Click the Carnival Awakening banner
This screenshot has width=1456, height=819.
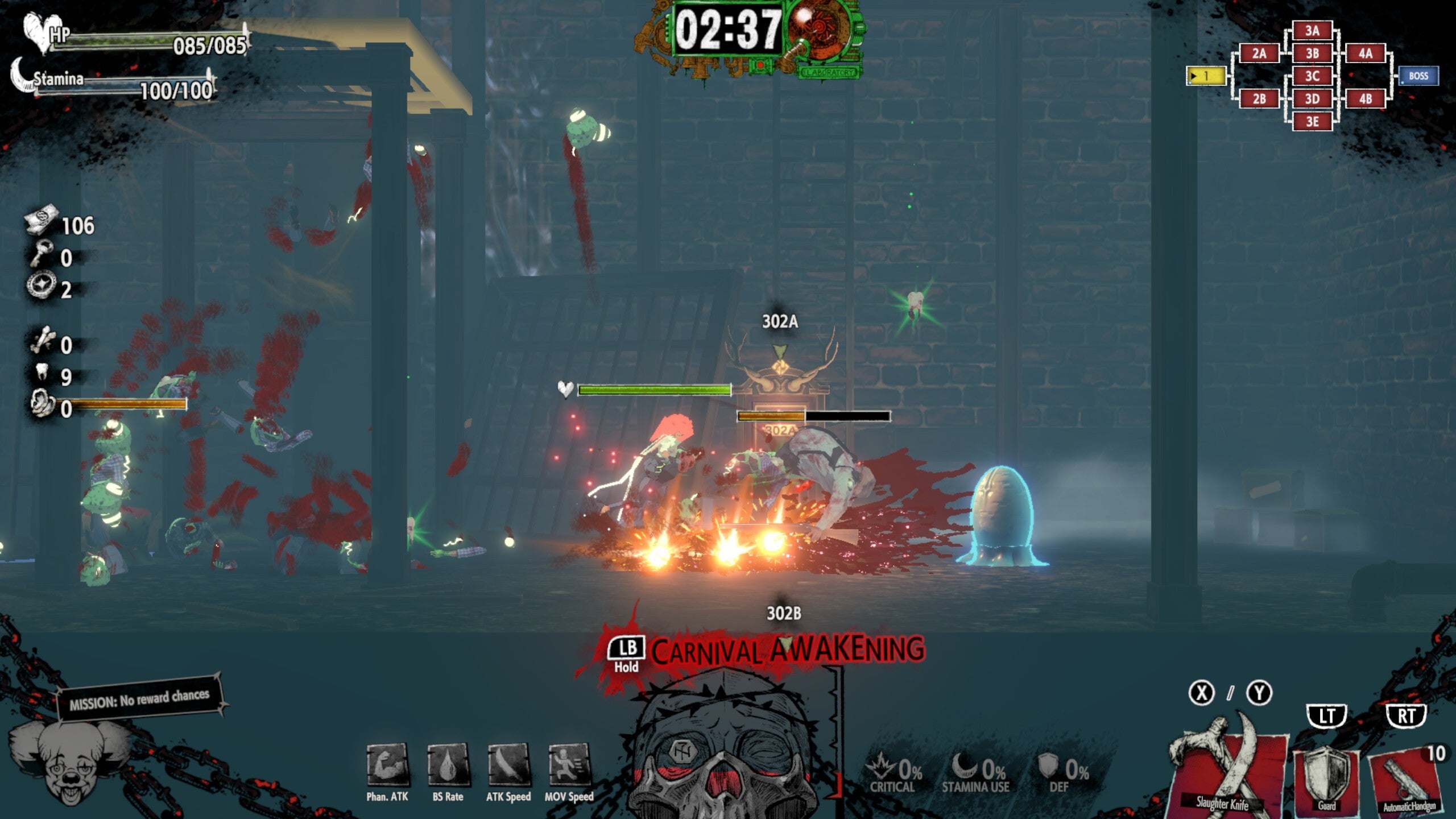point(788,651)
